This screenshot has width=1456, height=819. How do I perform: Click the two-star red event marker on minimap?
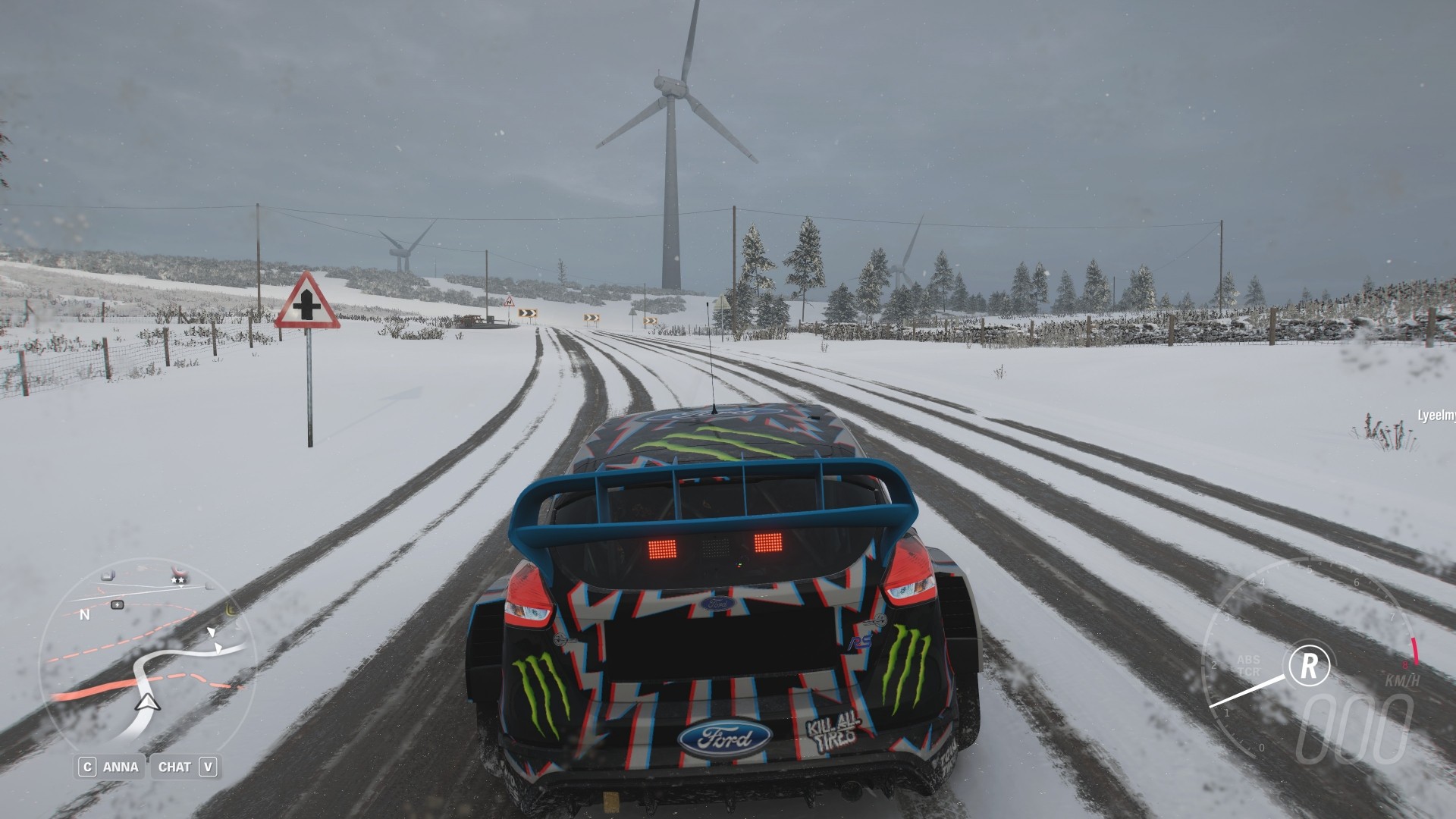pos(180,574)
